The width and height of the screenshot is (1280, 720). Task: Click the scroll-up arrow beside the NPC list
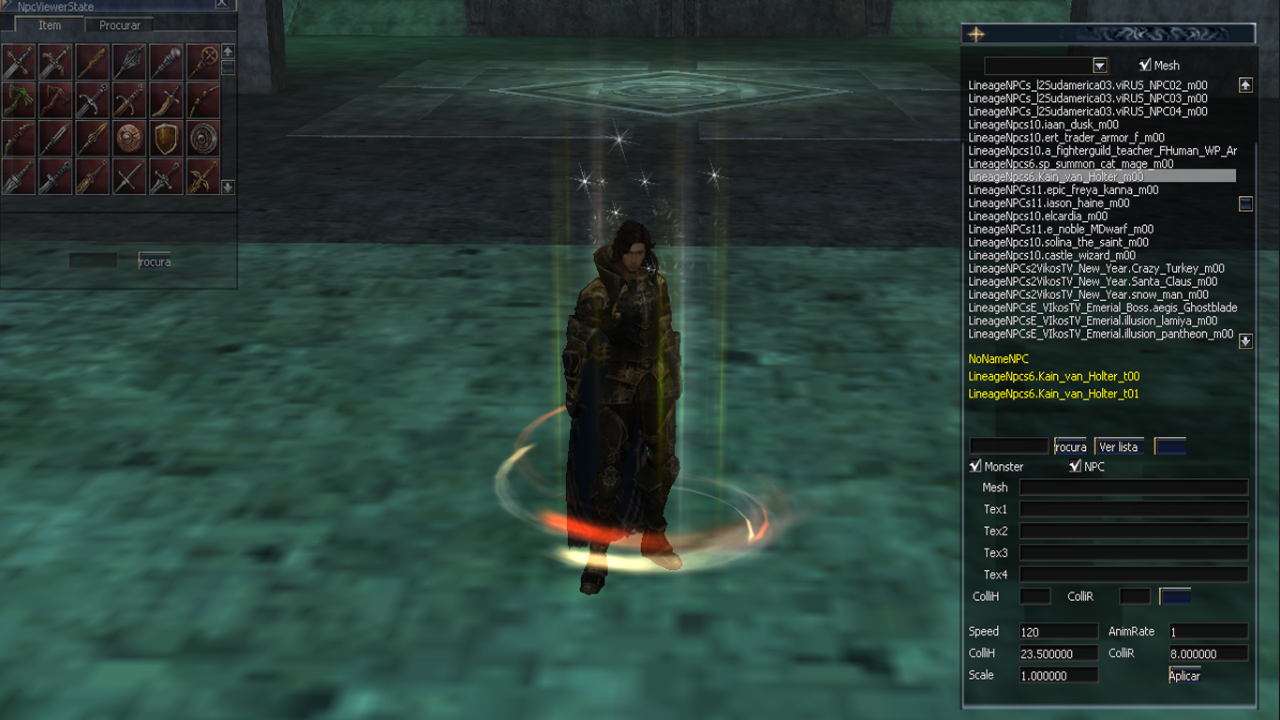(1245, 84)
